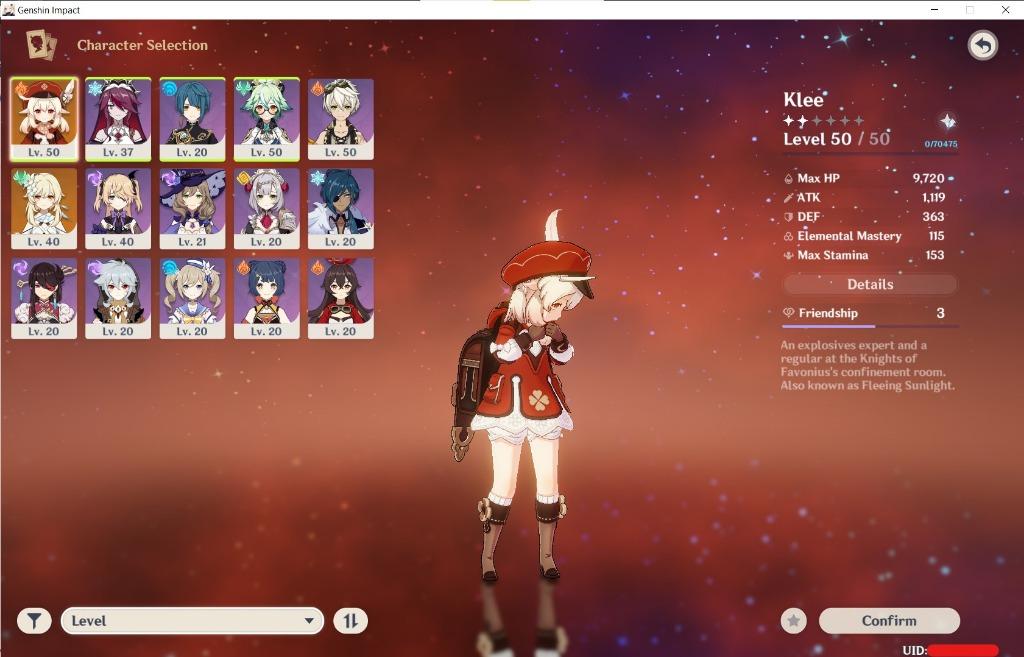Pick Kaeya's portrait
Screen dimensions: 1024x657
coord(341,208)
